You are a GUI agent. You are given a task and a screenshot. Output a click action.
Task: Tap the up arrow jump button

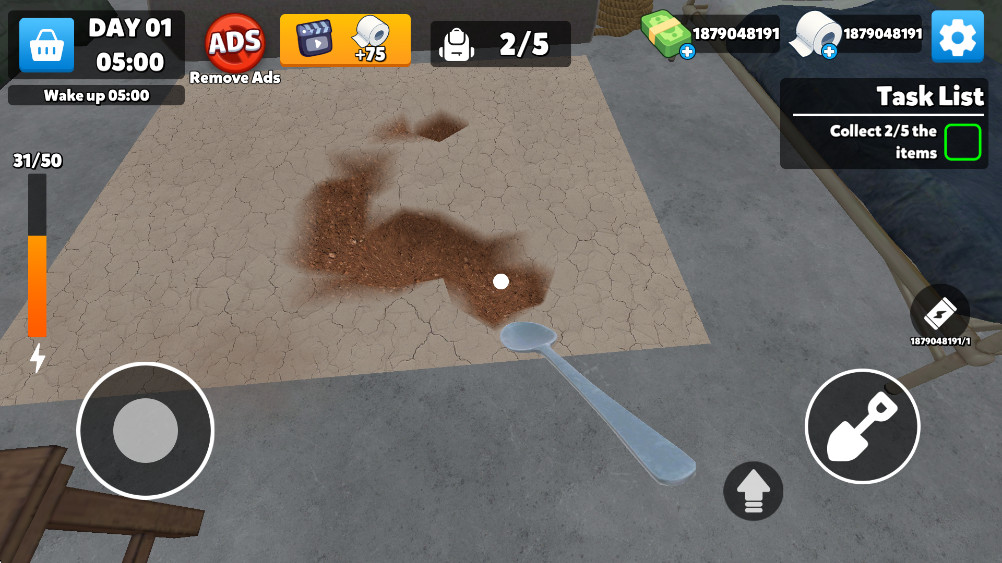click(753, 490)
